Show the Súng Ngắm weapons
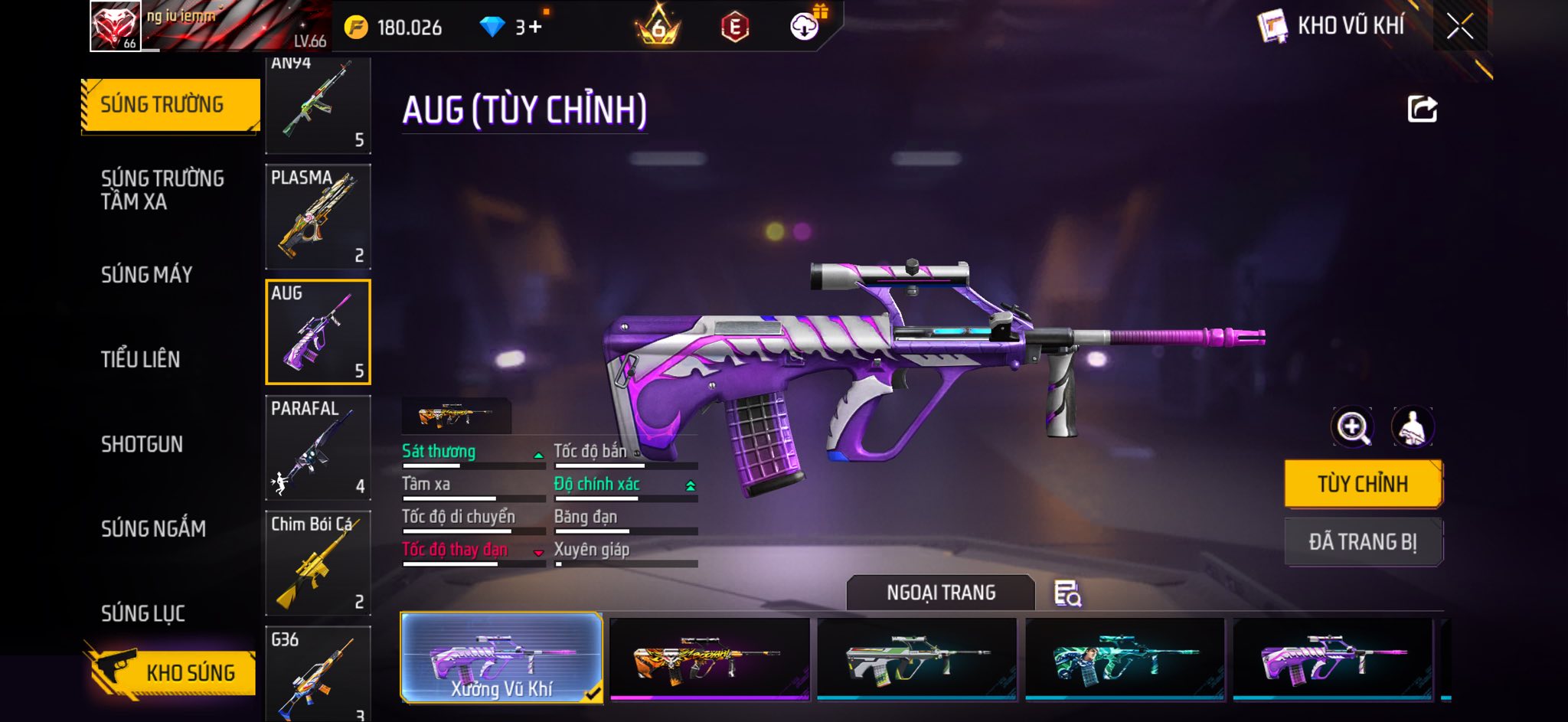Screen dimensions: 1568x722 153,528
